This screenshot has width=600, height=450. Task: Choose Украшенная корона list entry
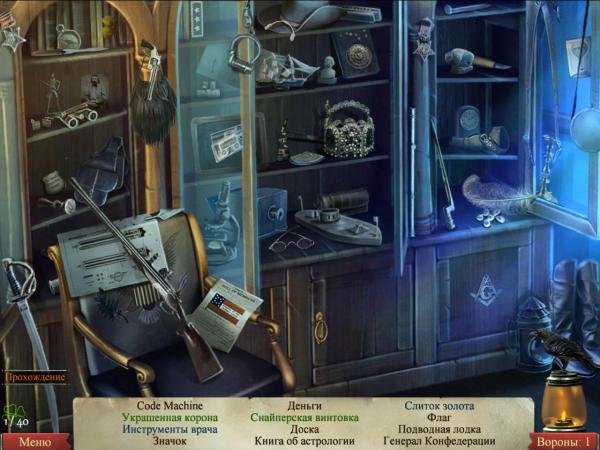point(170,418)
